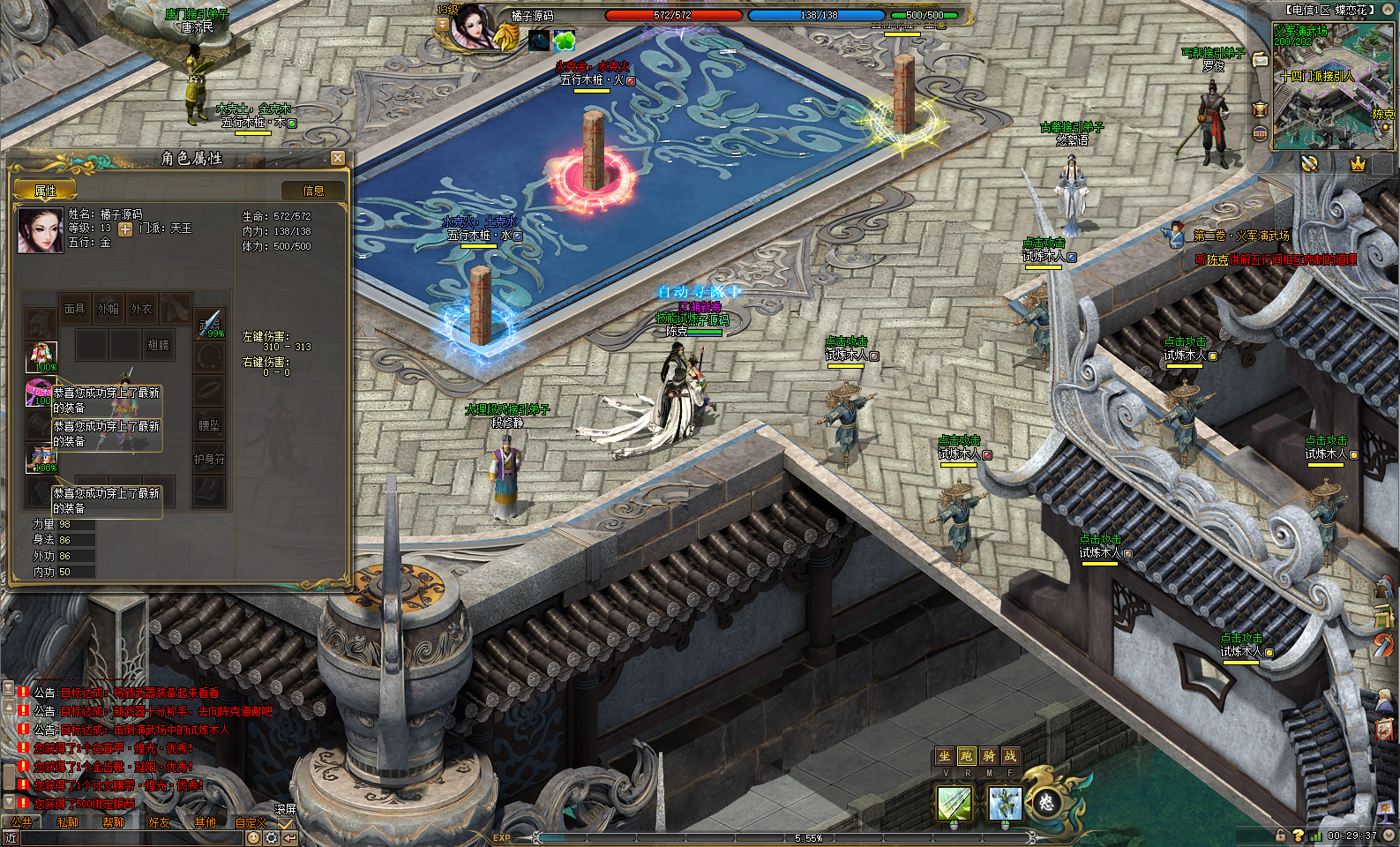
Task: Switch to the 属性 attributes tab
Action: pos(45,191)
